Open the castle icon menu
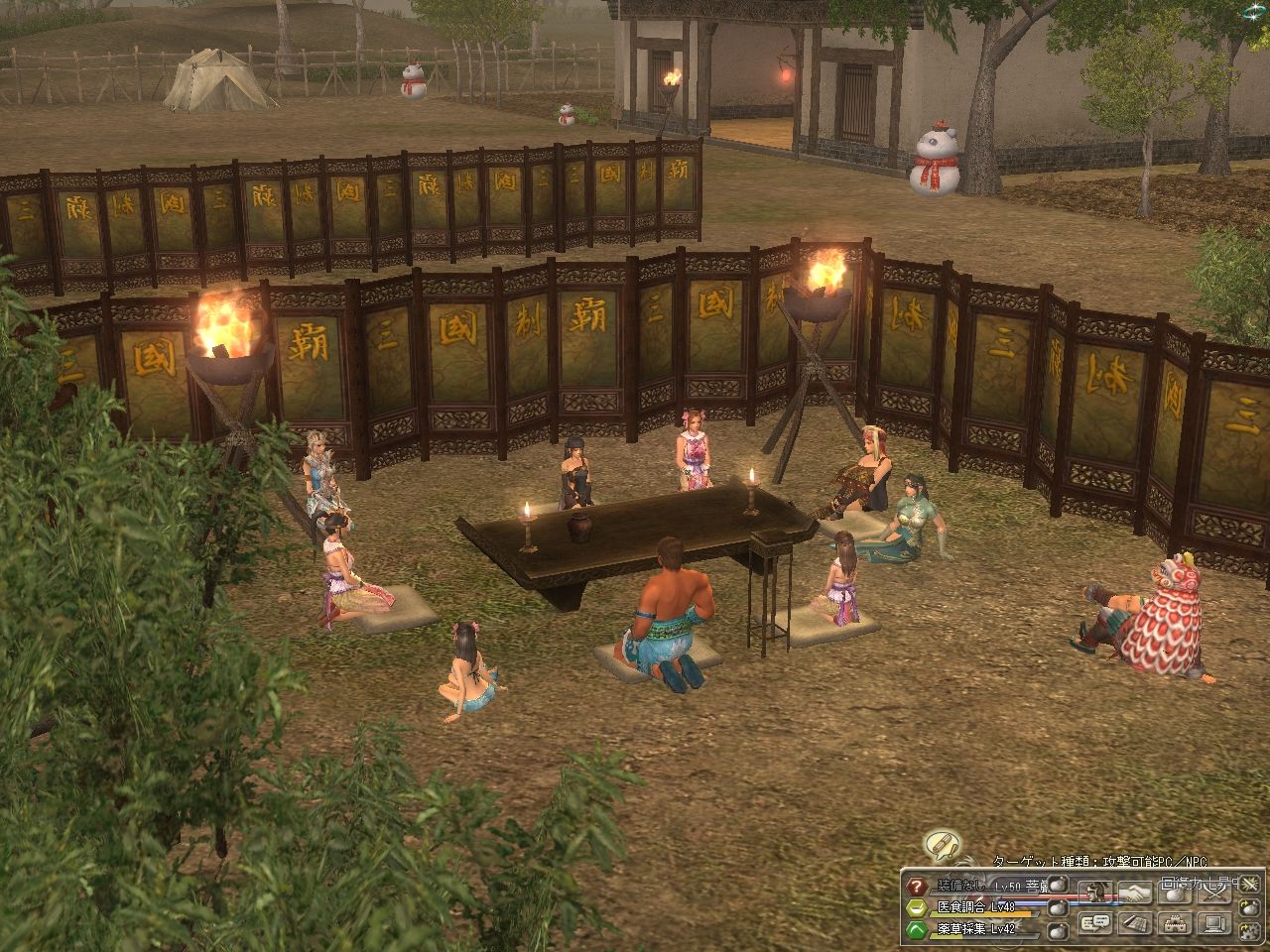The image size is (1270, 952). click(x=1176, y=924)
